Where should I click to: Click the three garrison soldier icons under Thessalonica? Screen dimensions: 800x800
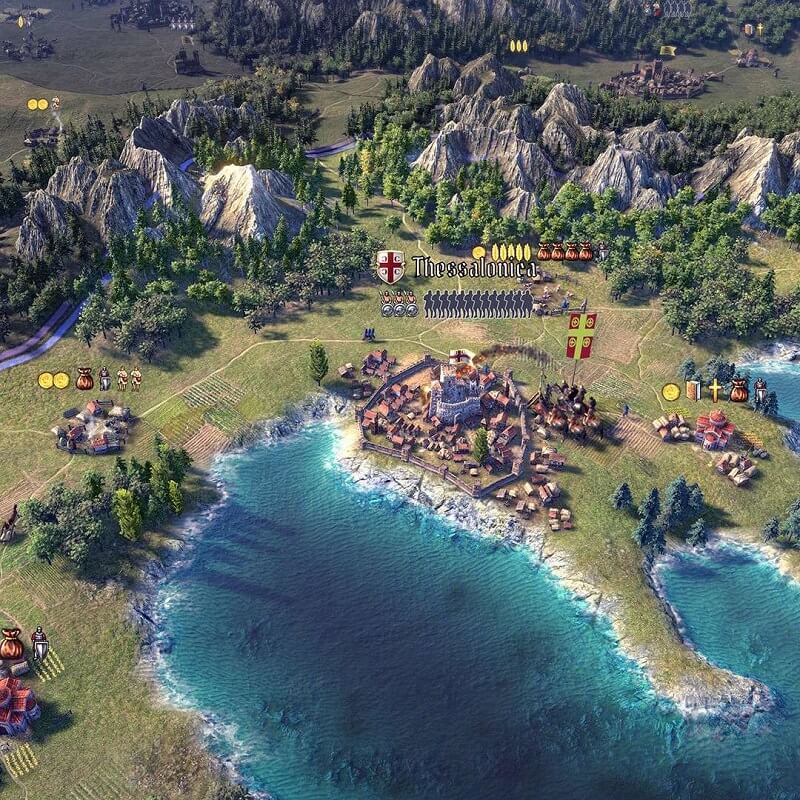pos(398,303)
